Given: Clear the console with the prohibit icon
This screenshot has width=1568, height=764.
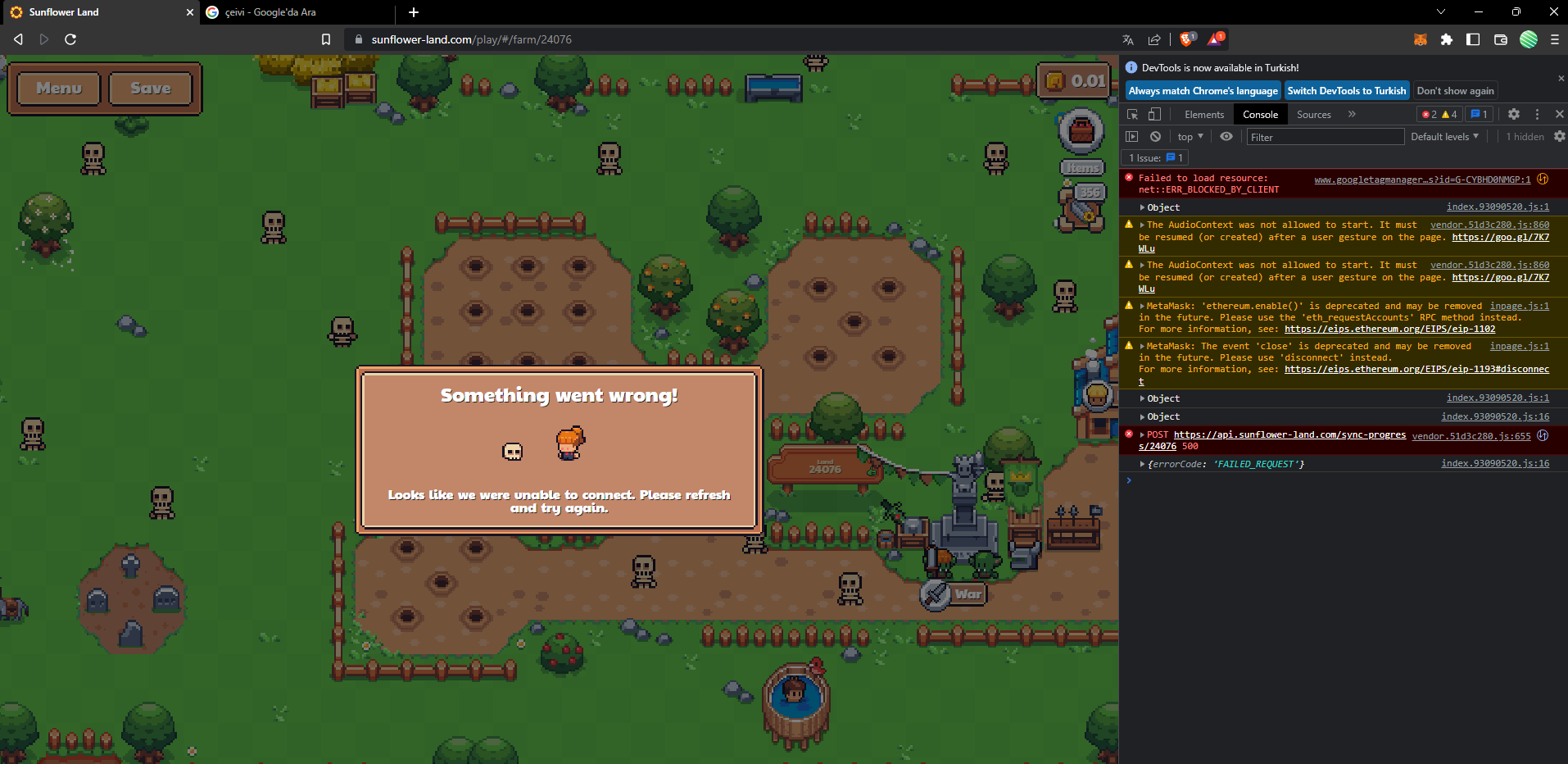Looking at the screenshot, I should coord(1154,136).
